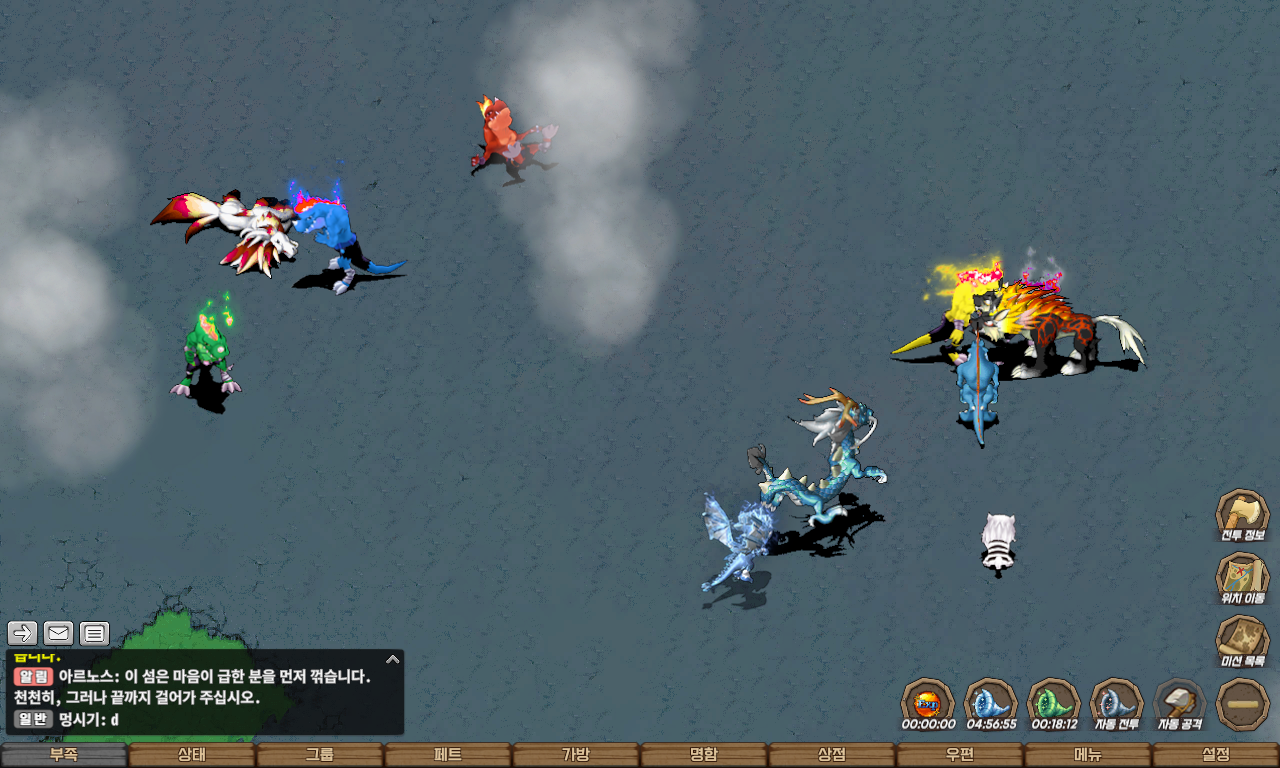
Task: Collapse the icon panel with minus button
Action: tap(1242, 704)
